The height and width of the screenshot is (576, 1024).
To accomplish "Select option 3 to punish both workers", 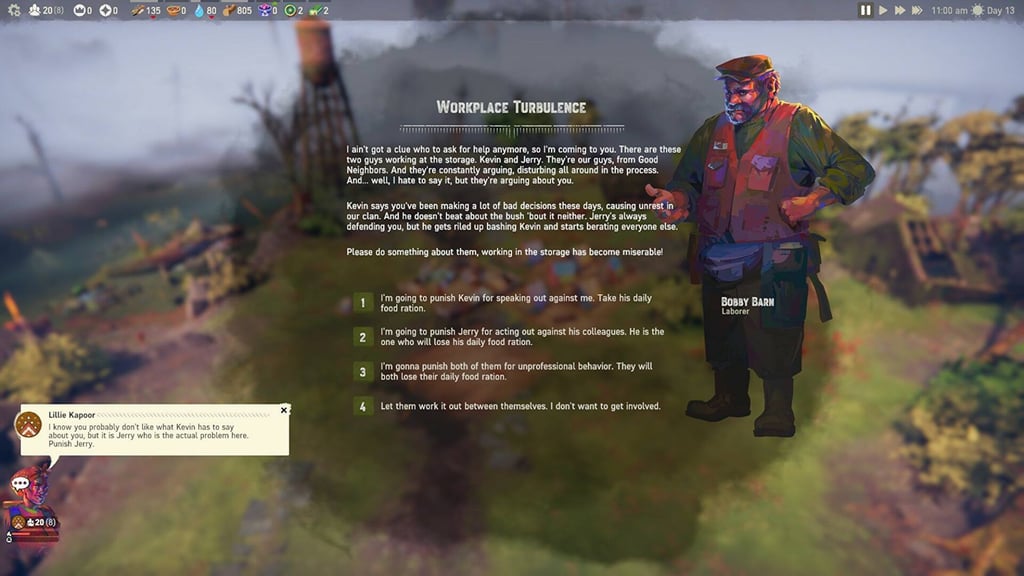I will 363,372.
